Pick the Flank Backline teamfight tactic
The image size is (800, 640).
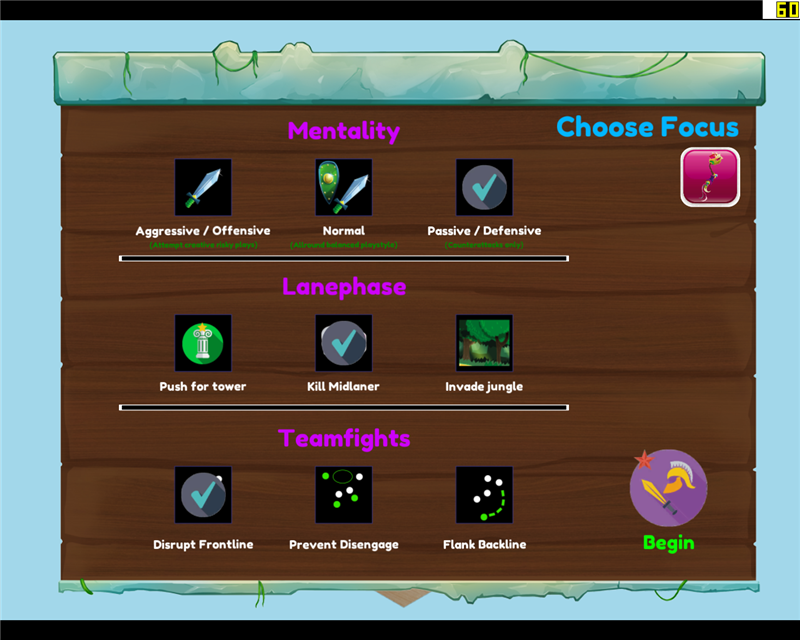[484, 494]
